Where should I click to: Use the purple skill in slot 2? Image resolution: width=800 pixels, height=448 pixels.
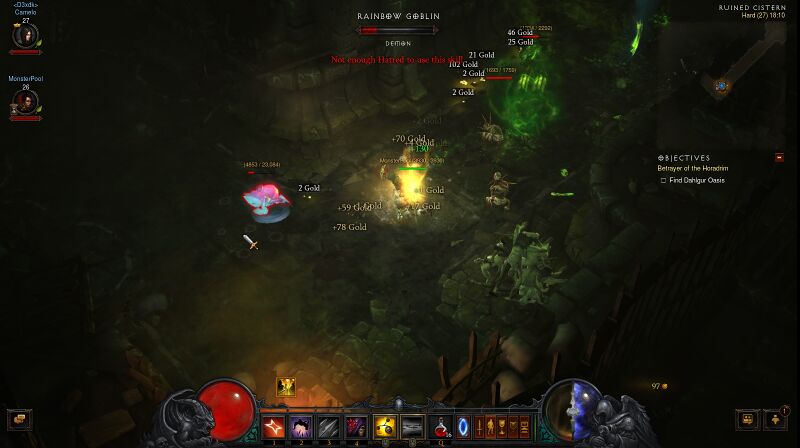(x=301, y=427)
